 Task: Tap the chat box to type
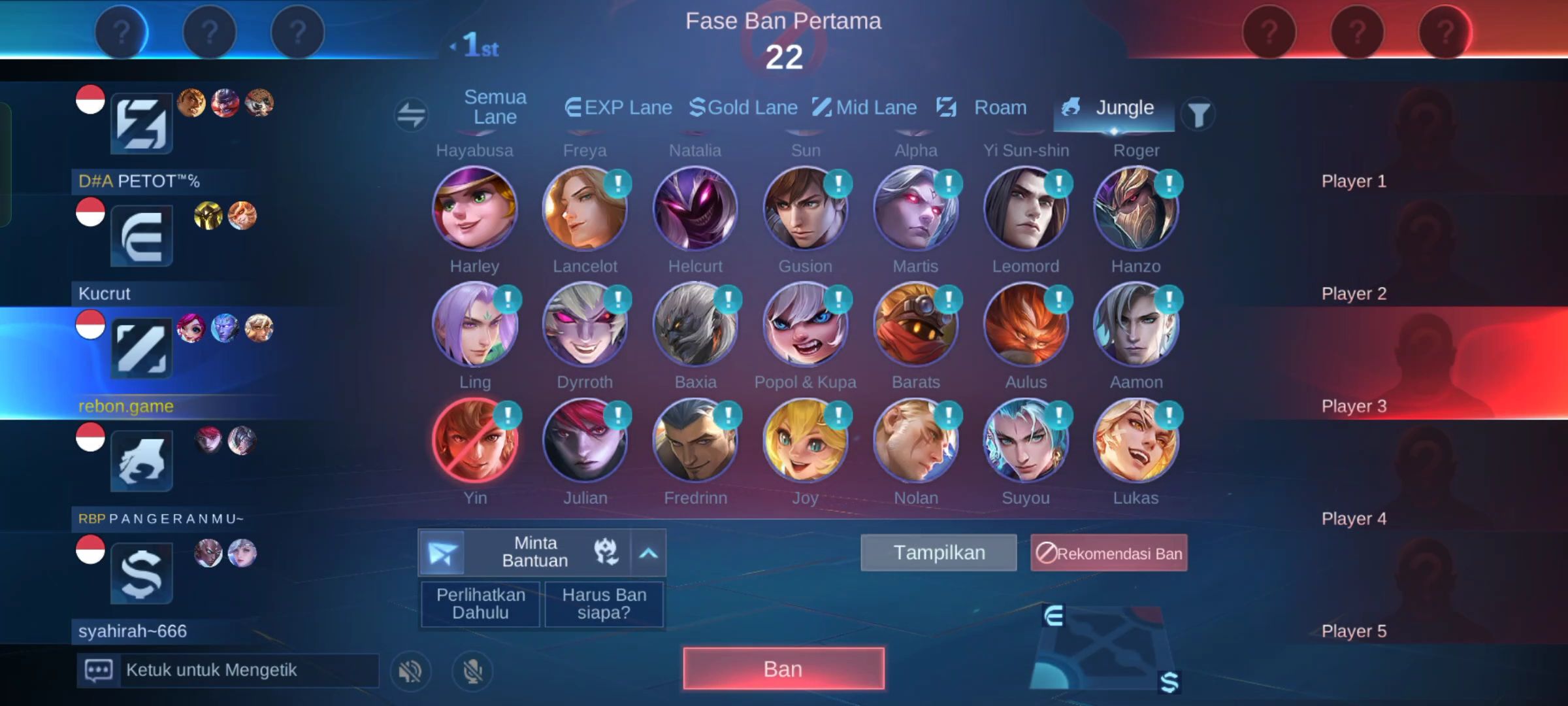248,670
